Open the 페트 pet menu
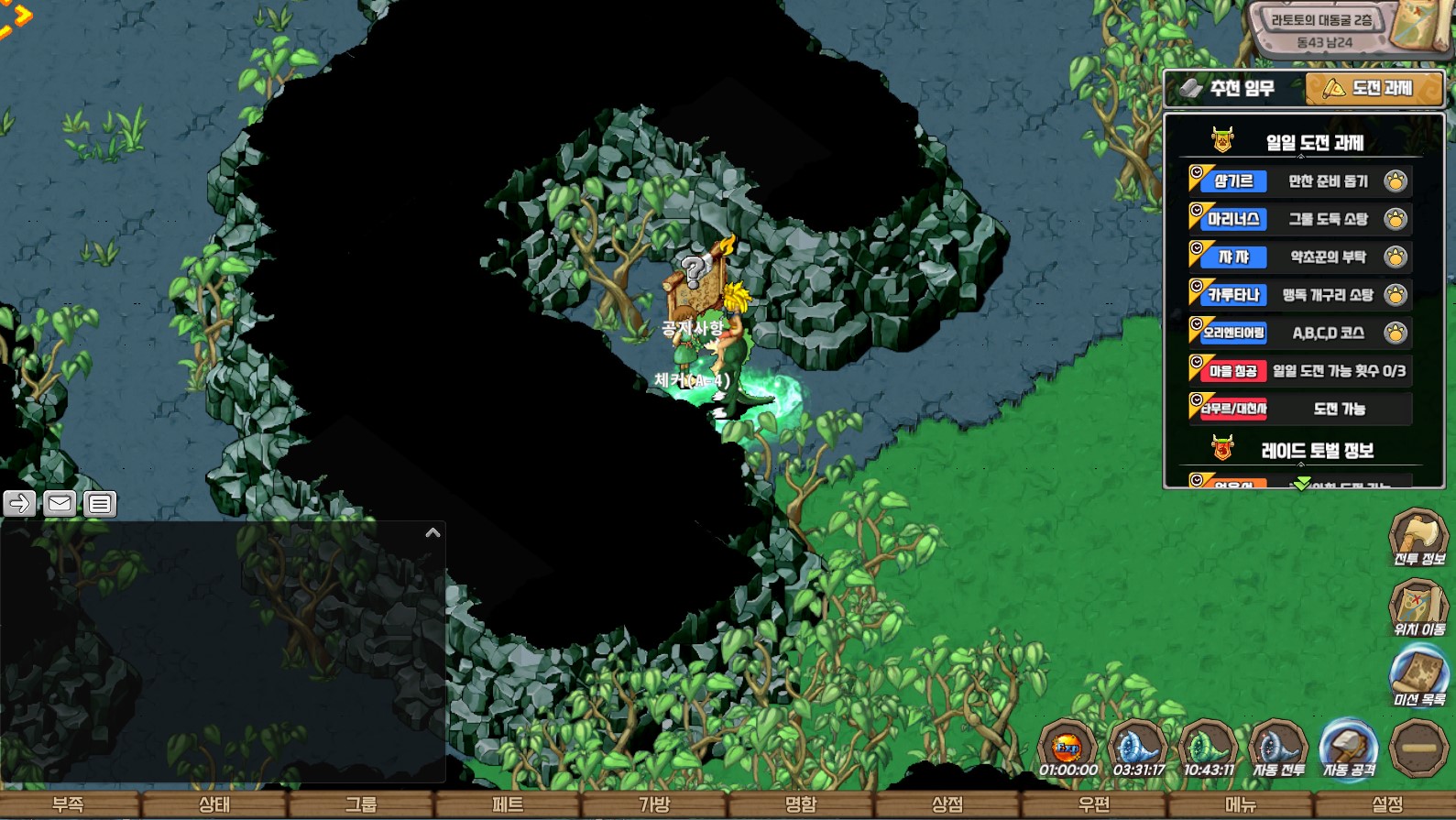The image size is (1456, 820). point(508,804)
